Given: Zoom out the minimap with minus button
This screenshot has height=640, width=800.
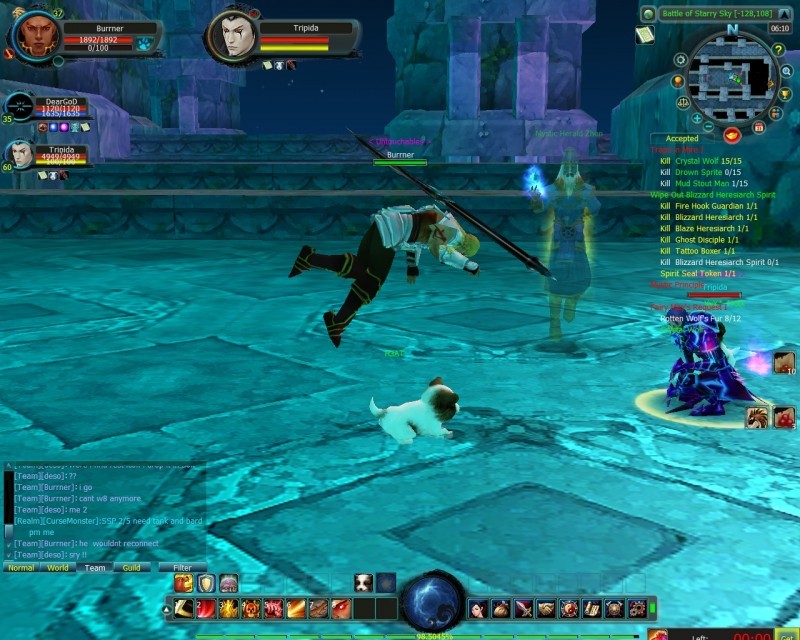Looking at the screenshot, I should coord(708,127).
